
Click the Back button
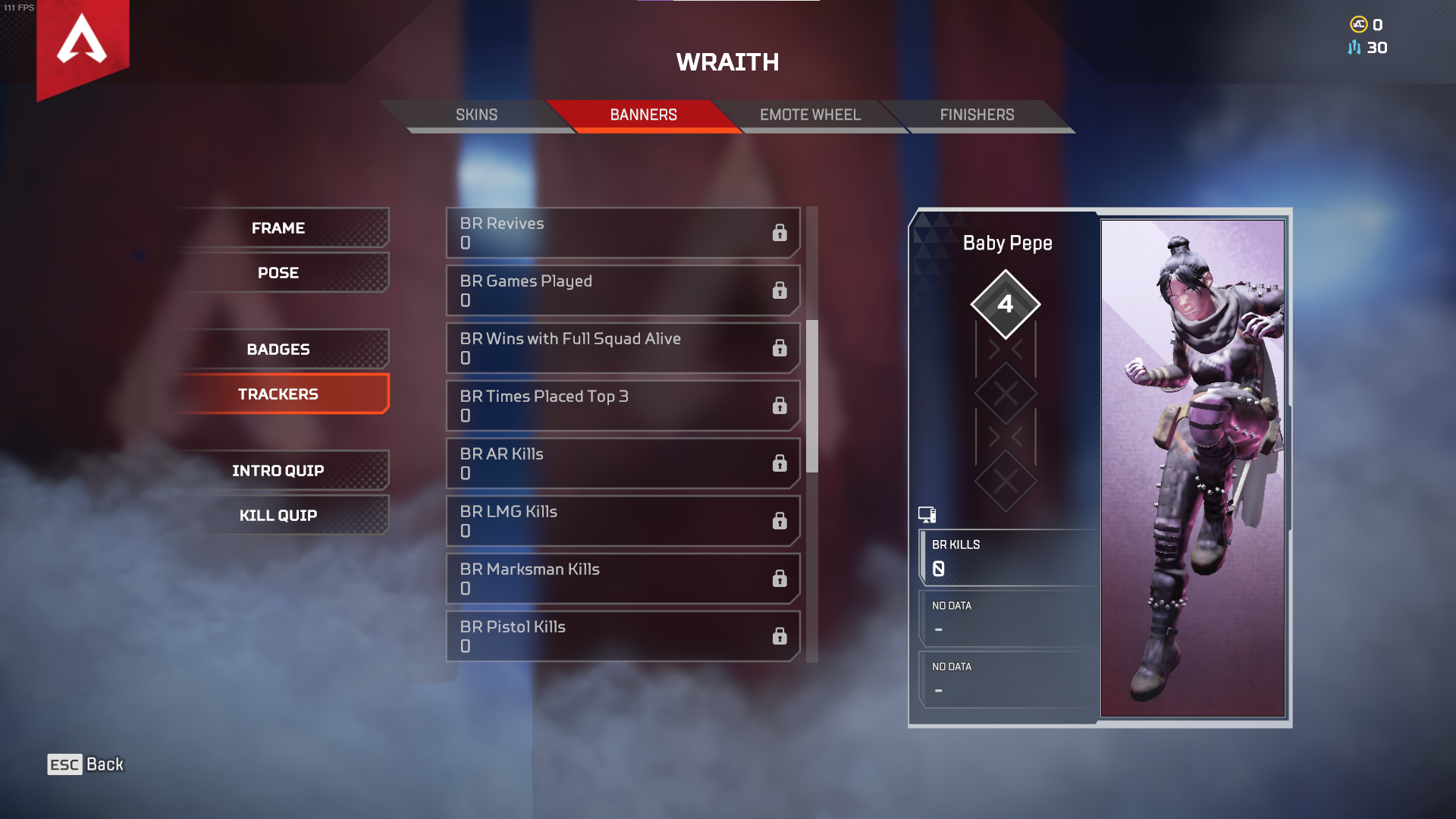pyautogui.click(x=105, y=764)
